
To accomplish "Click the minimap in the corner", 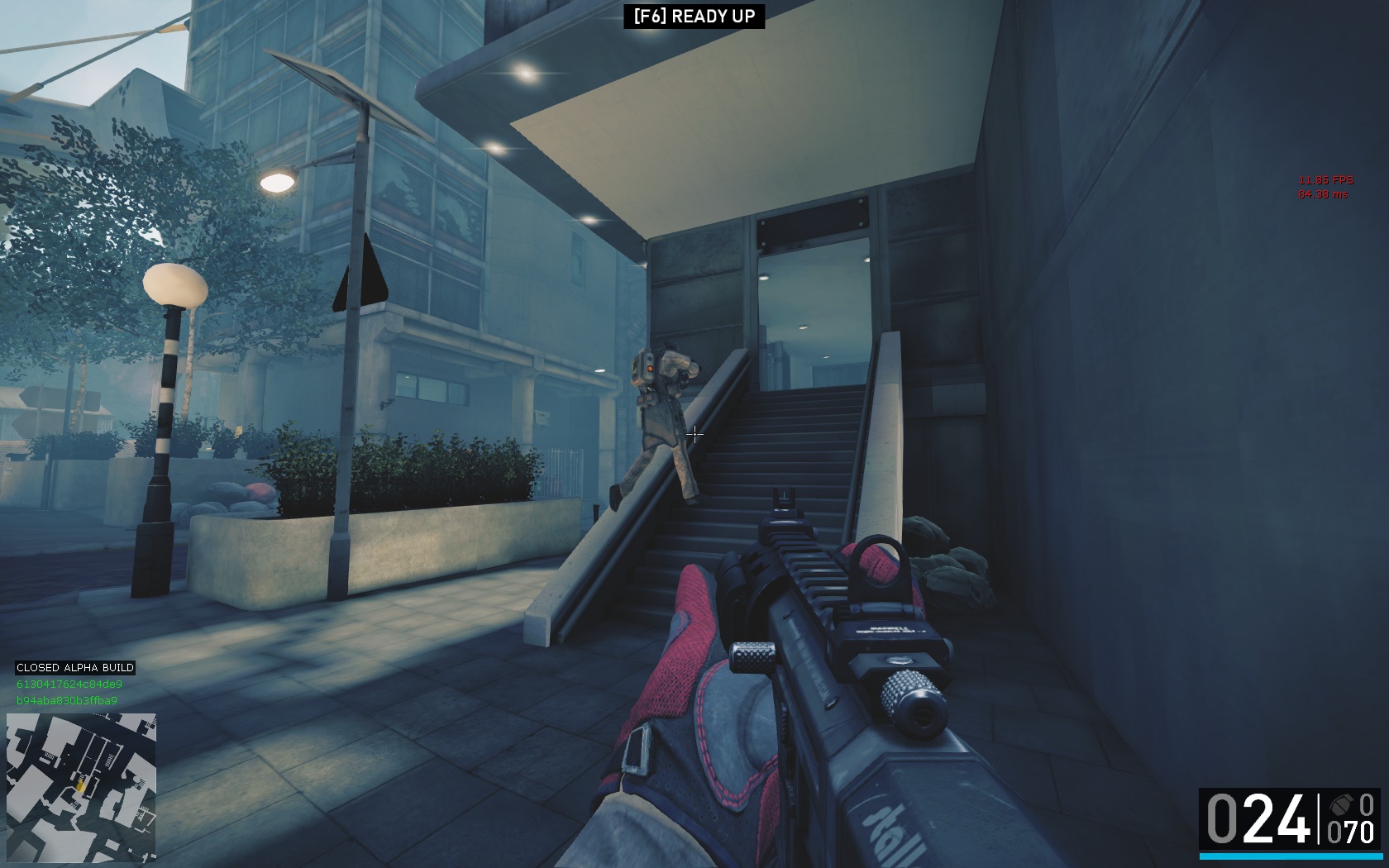I will 81,788.
